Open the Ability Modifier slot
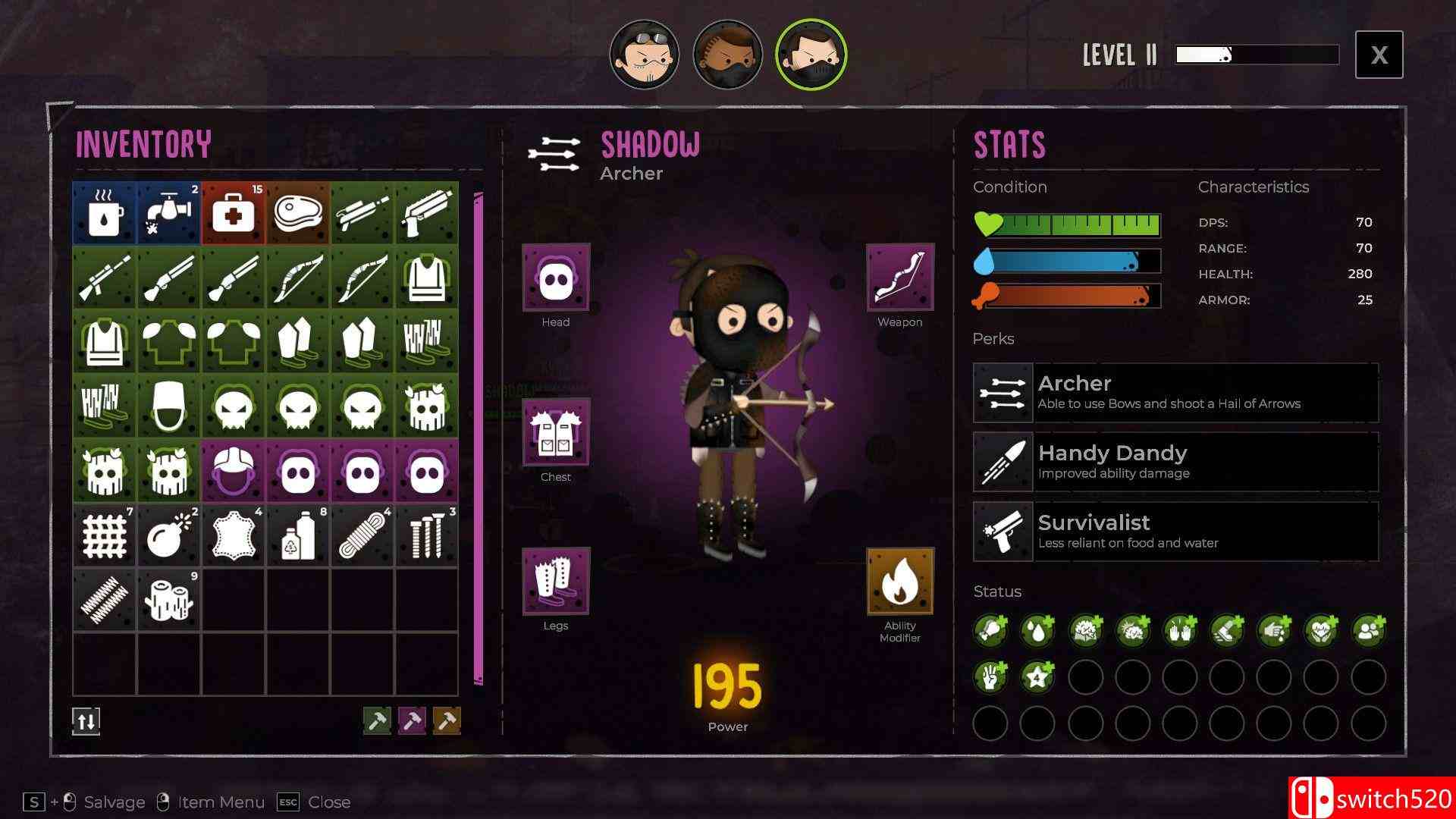Image resolution: width=1456 pixels, height=819 pixels. coord(900,582)
